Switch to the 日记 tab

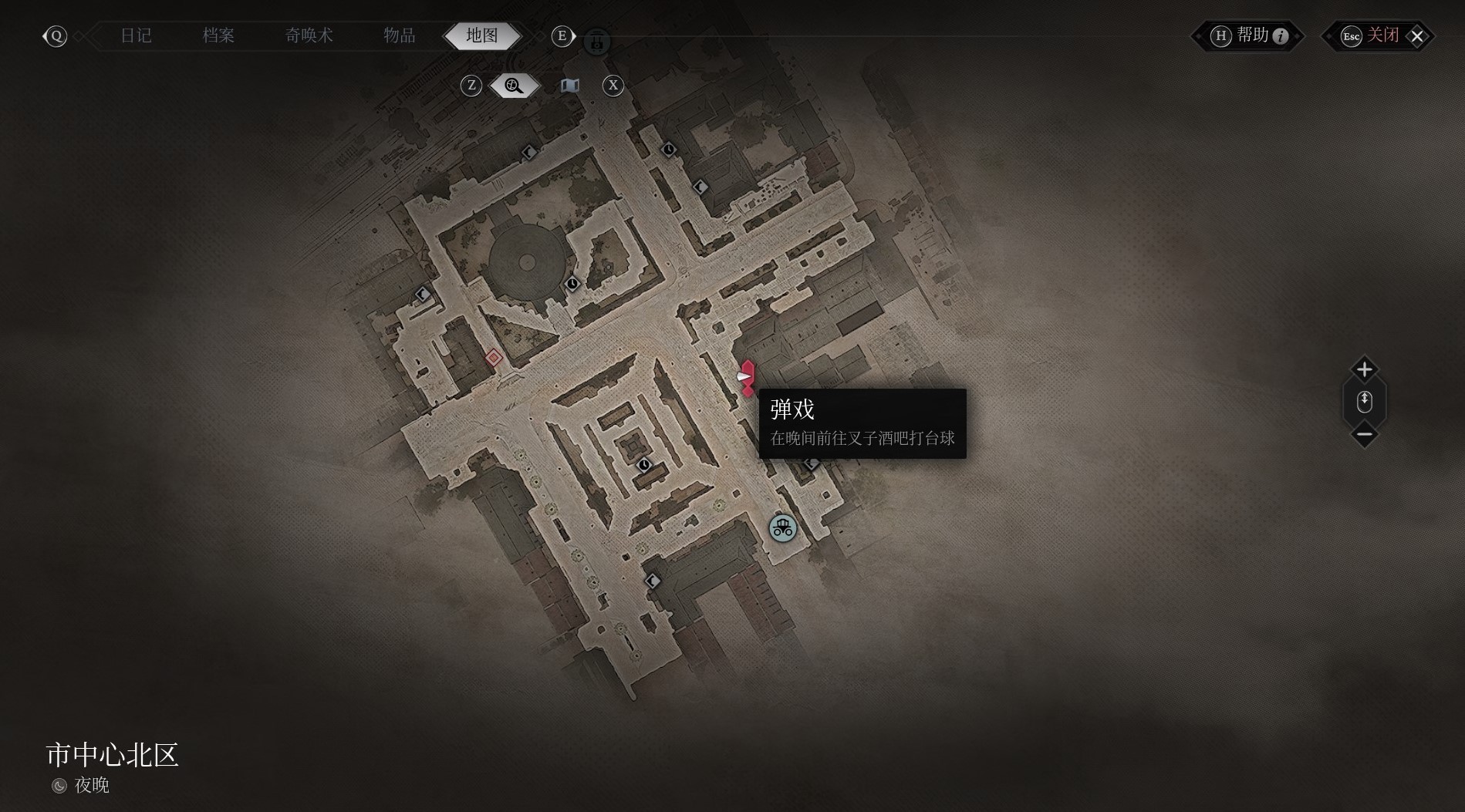pyautogui.click(x=137, y=35)
